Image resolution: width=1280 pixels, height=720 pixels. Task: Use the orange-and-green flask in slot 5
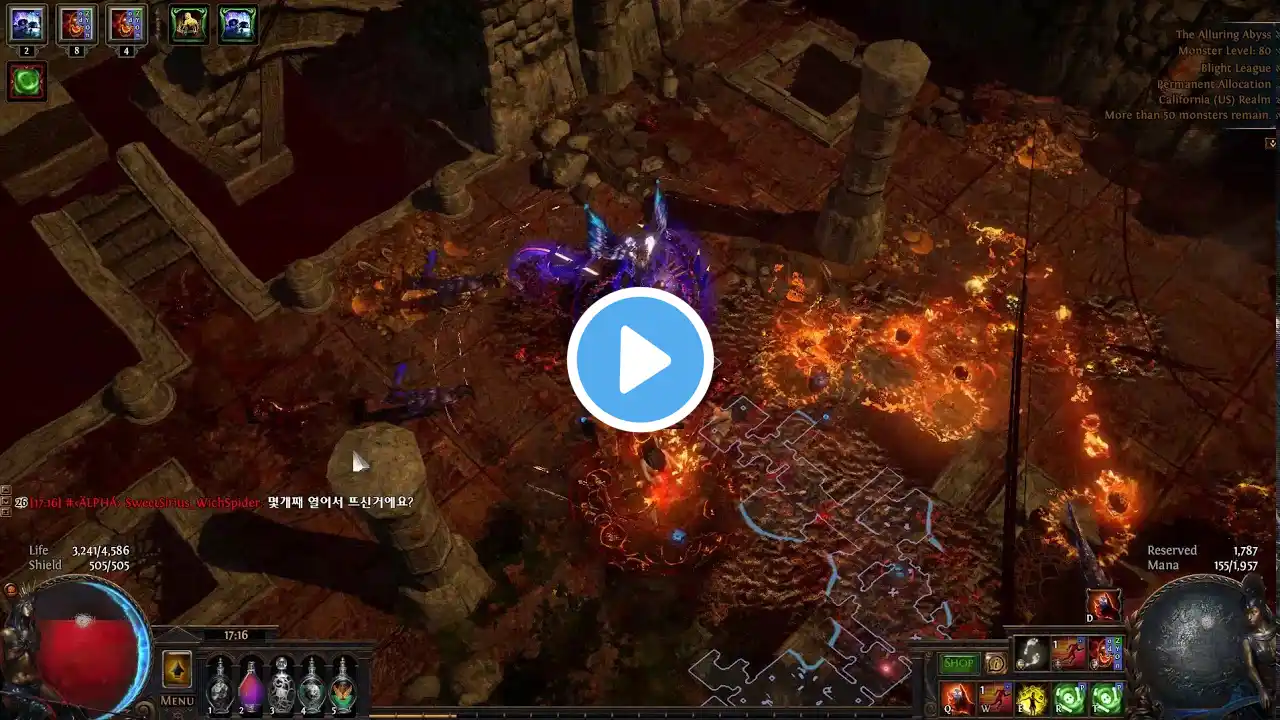pyautogui.click(x=344, y=684)
